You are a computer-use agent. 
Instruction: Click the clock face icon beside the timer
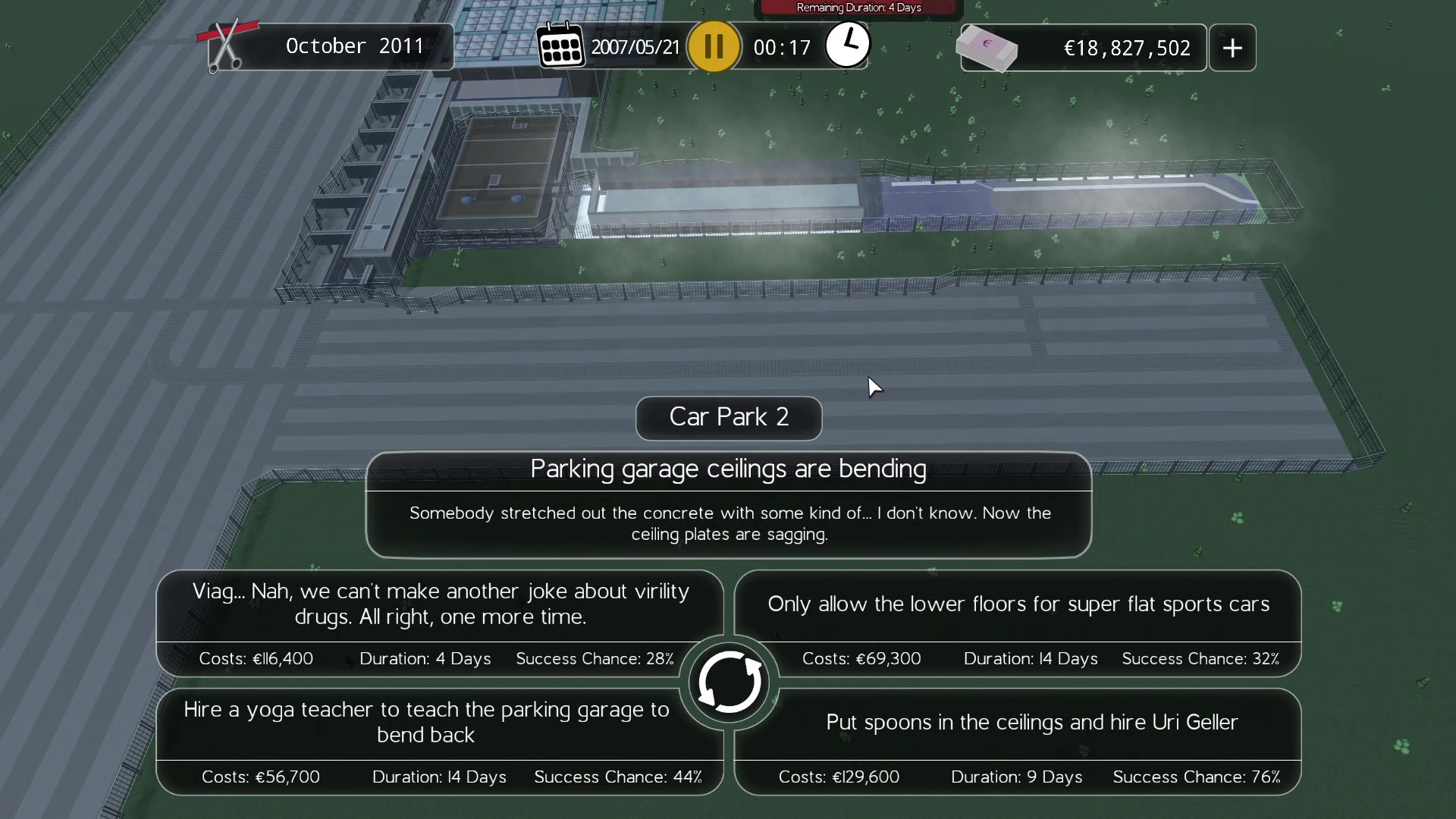[x=847, y=45]
